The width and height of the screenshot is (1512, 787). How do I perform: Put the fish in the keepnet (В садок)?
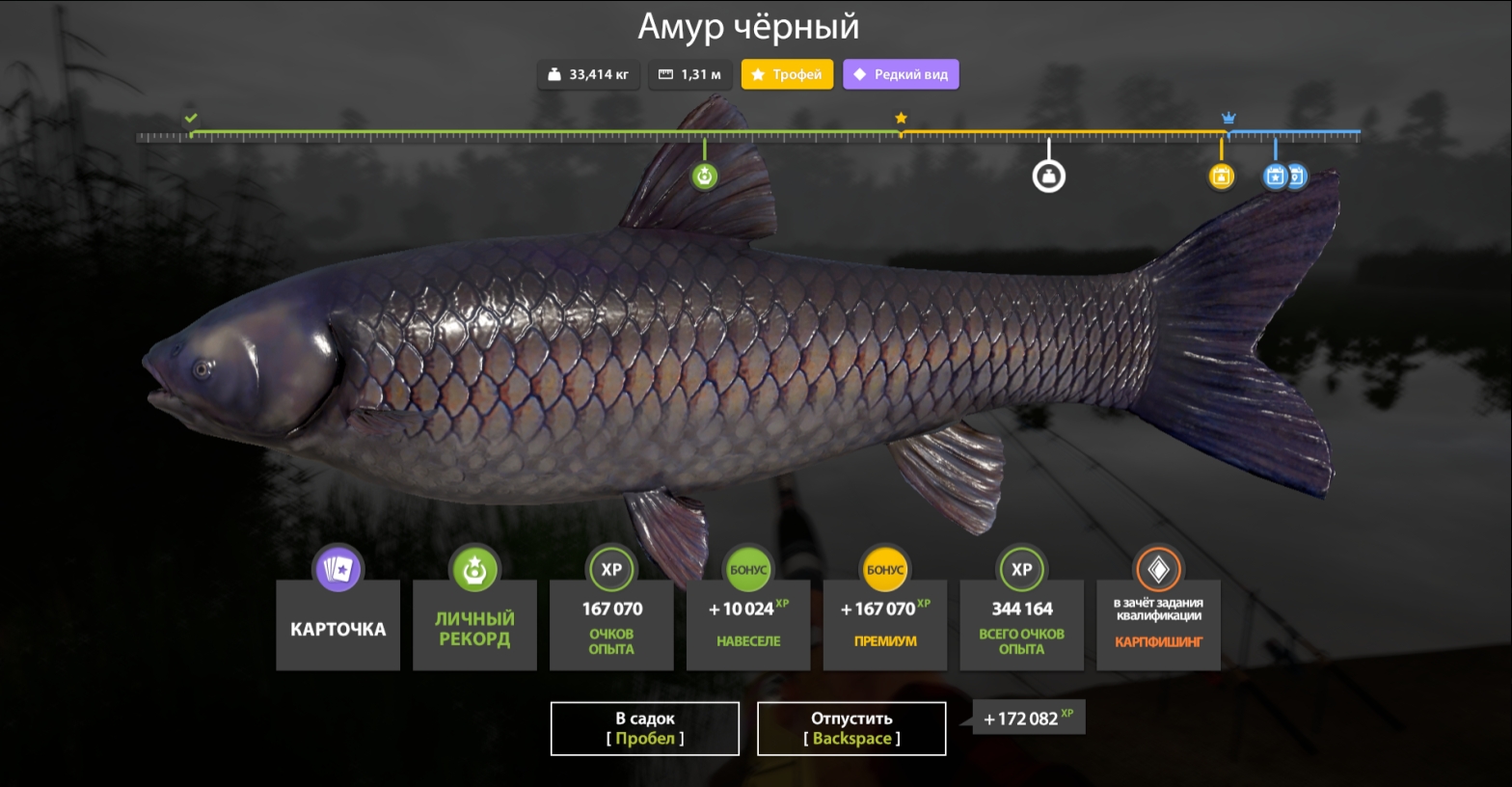(x=644, y=728)
